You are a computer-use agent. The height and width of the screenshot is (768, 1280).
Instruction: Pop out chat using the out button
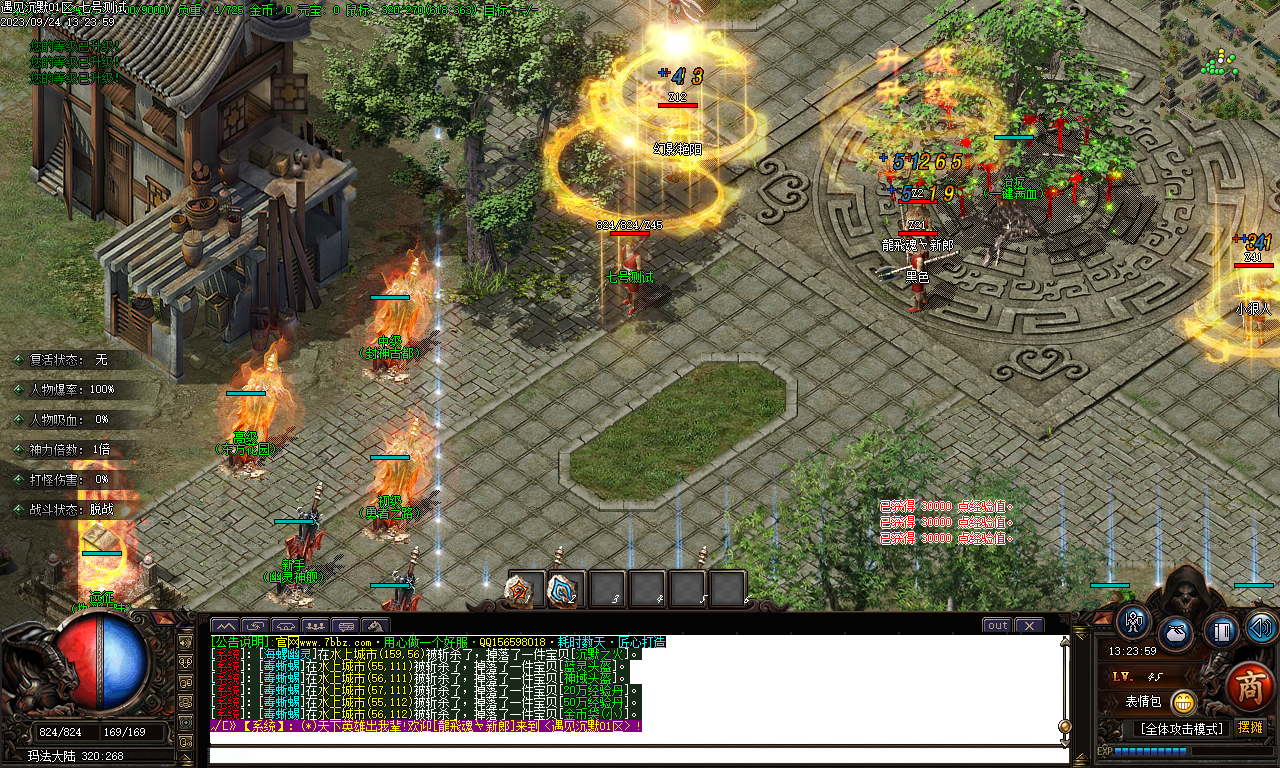point(996,625)
